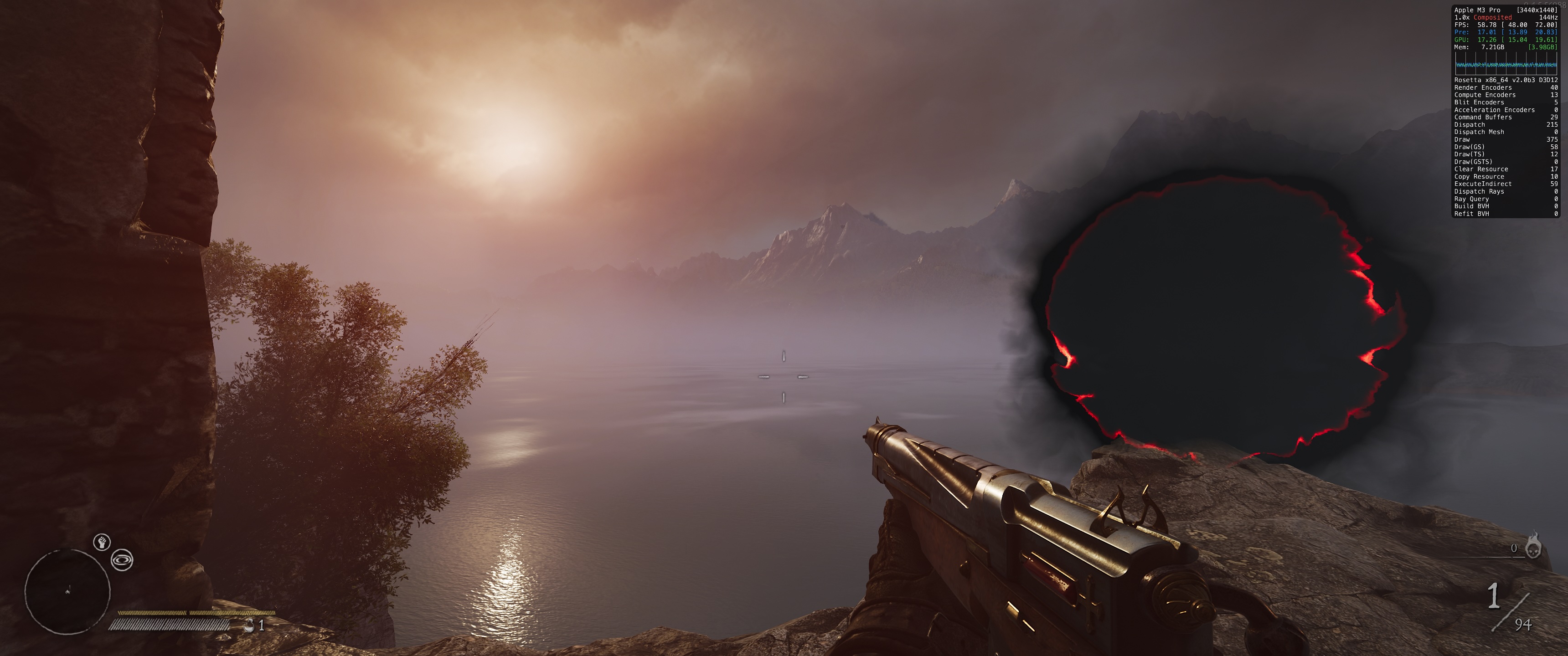Activate the swirling eye ability icon
Screen dimensions: 1568x656
(122, 560)
